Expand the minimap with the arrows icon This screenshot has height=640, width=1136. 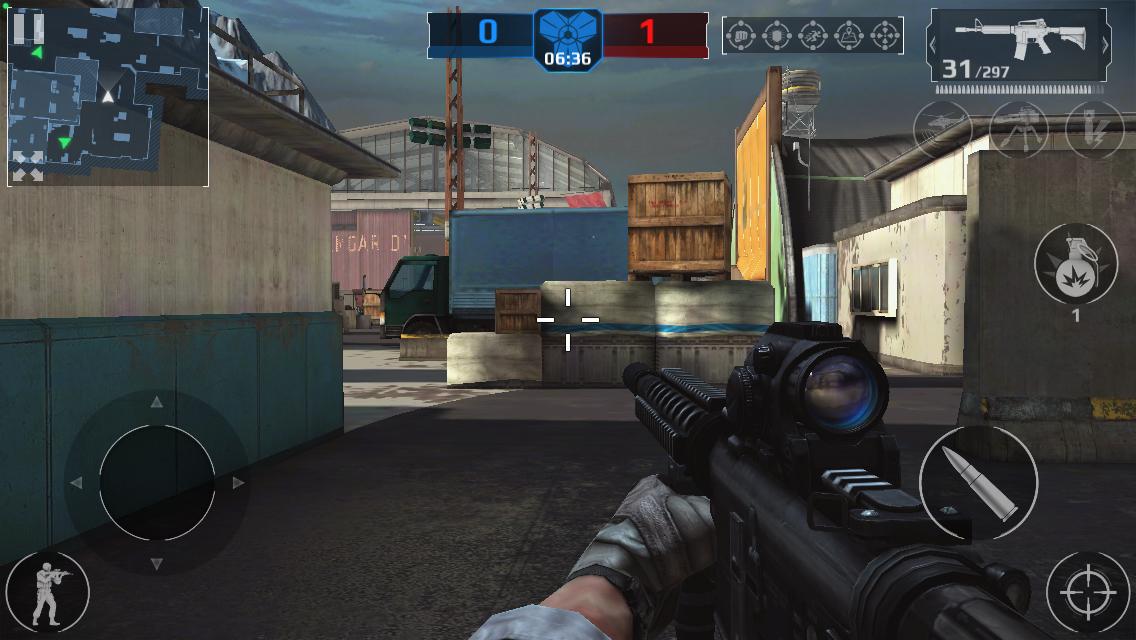coord(28,166)
